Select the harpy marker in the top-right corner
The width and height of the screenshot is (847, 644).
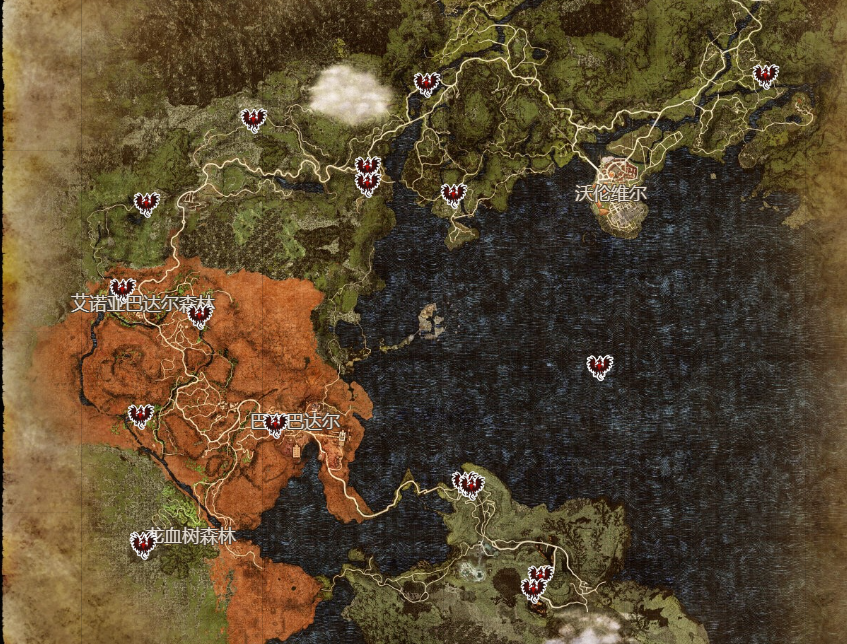pos(765,76)
